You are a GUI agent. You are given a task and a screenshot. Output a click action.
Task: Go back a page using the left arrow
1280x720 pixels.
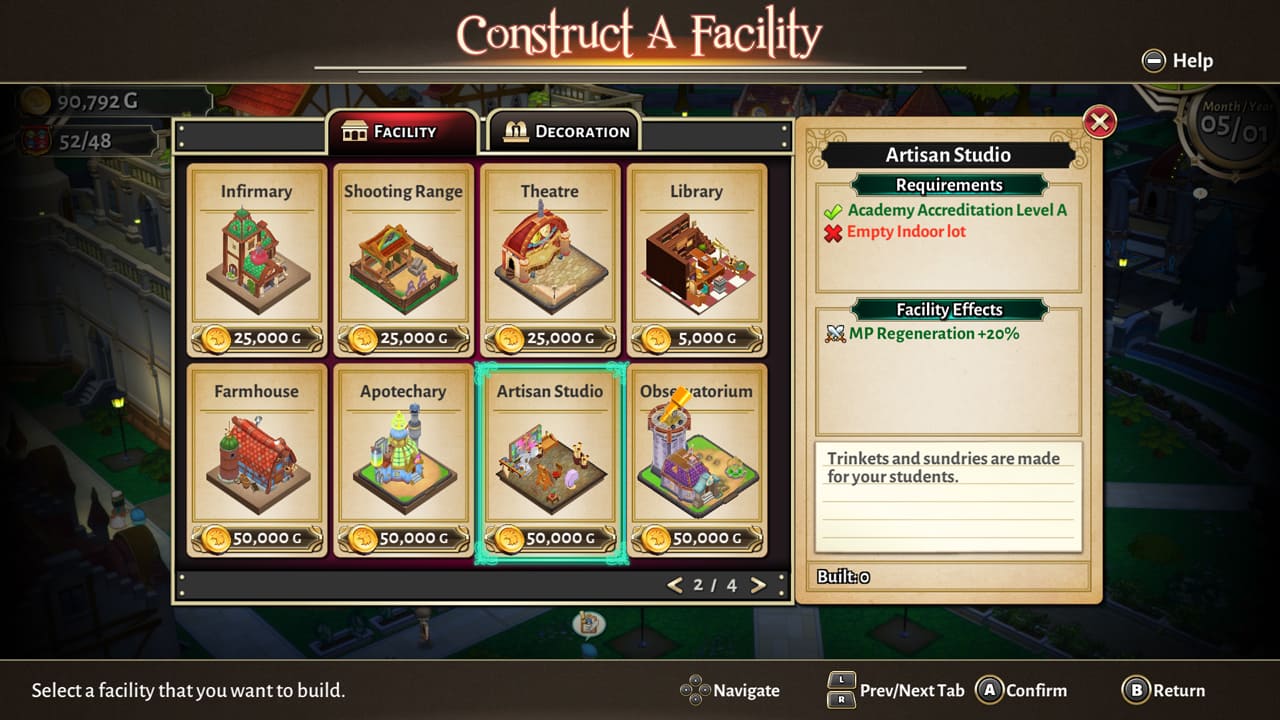pyautogui.click(x=674, y=586)
